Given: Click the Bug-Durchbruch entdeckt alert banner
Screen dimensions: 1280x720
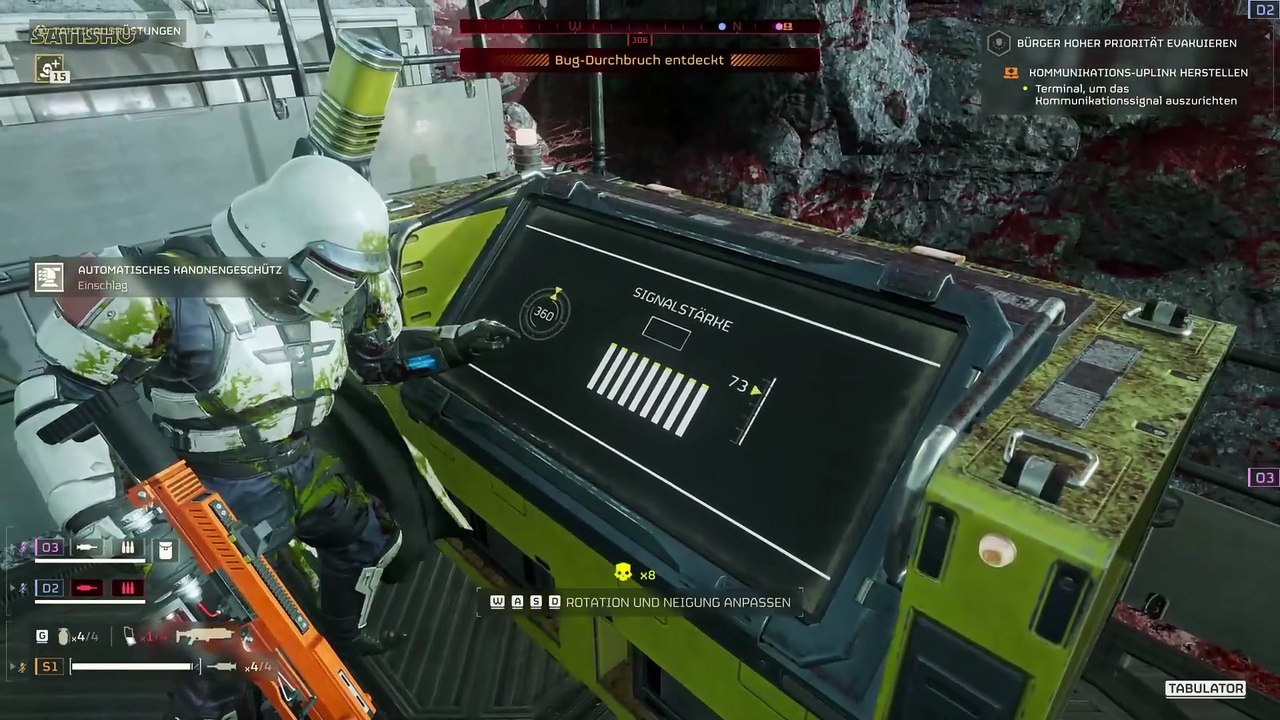Looking at the screenshot, I should coord(640,60).
